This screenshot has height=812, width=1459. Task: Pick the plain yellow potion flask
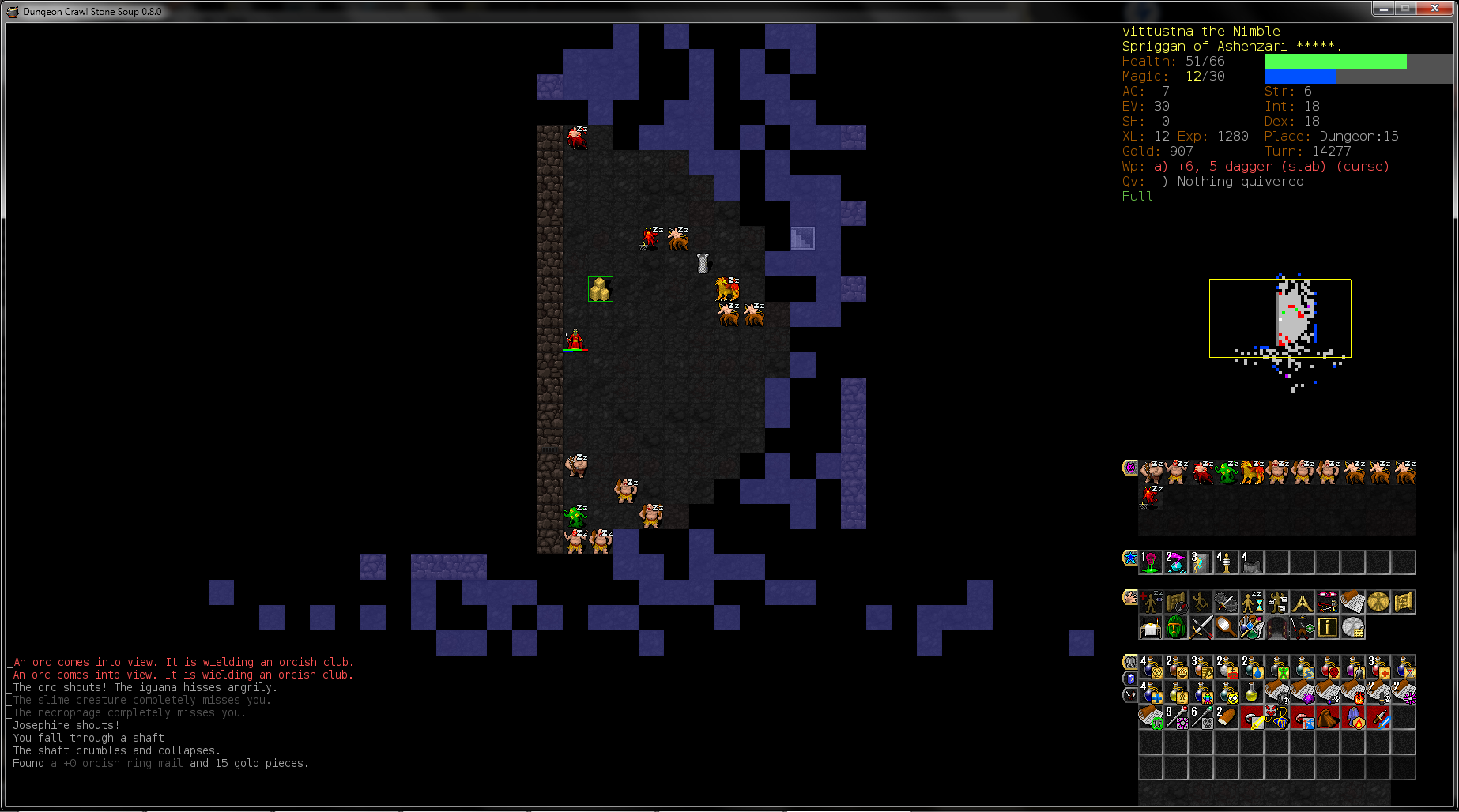[x=1251, y=693]
